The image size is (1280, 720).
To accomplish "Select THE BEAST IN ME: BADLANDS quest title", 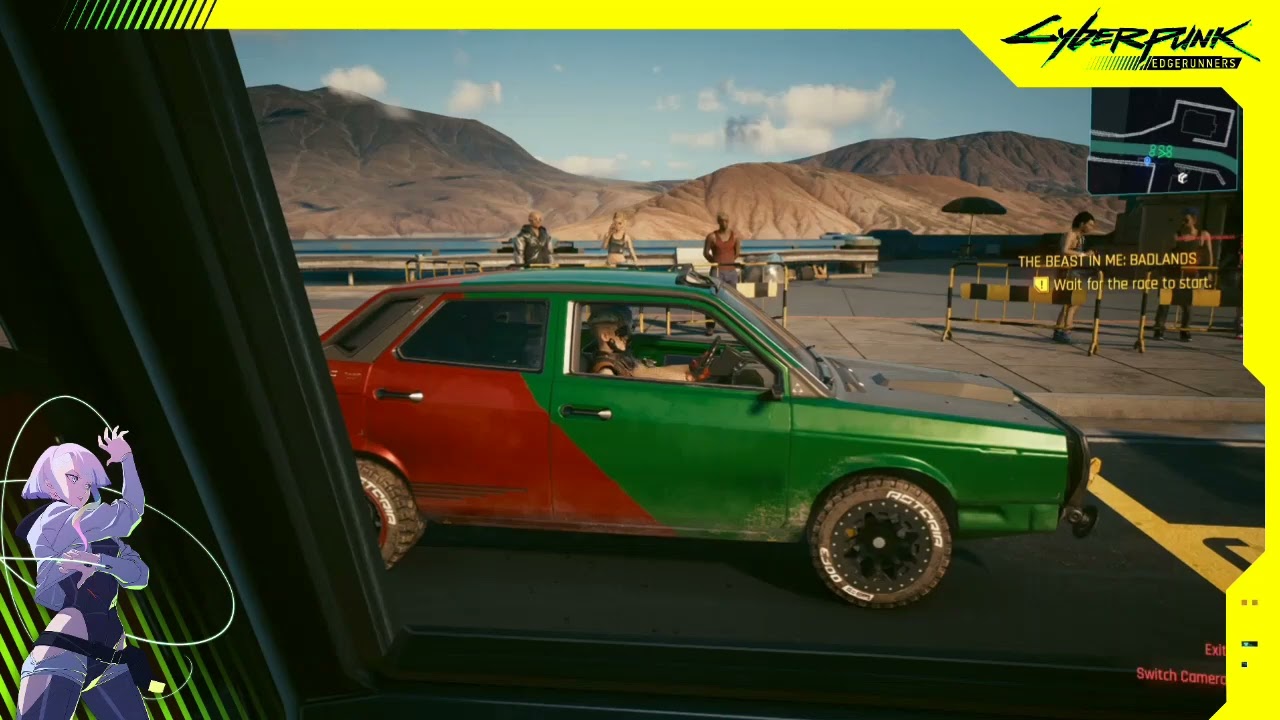I will point(1106,258).
